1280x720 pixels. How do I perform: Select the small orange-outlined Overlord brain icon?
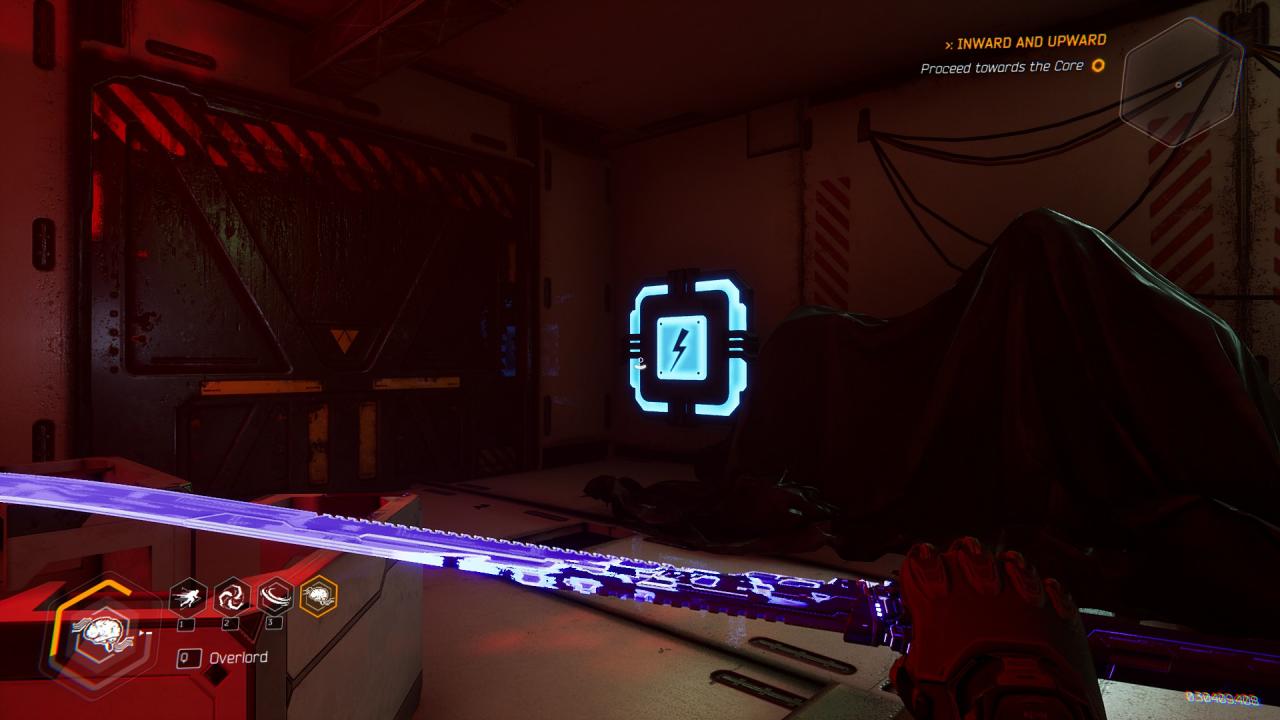coord(319,597)
